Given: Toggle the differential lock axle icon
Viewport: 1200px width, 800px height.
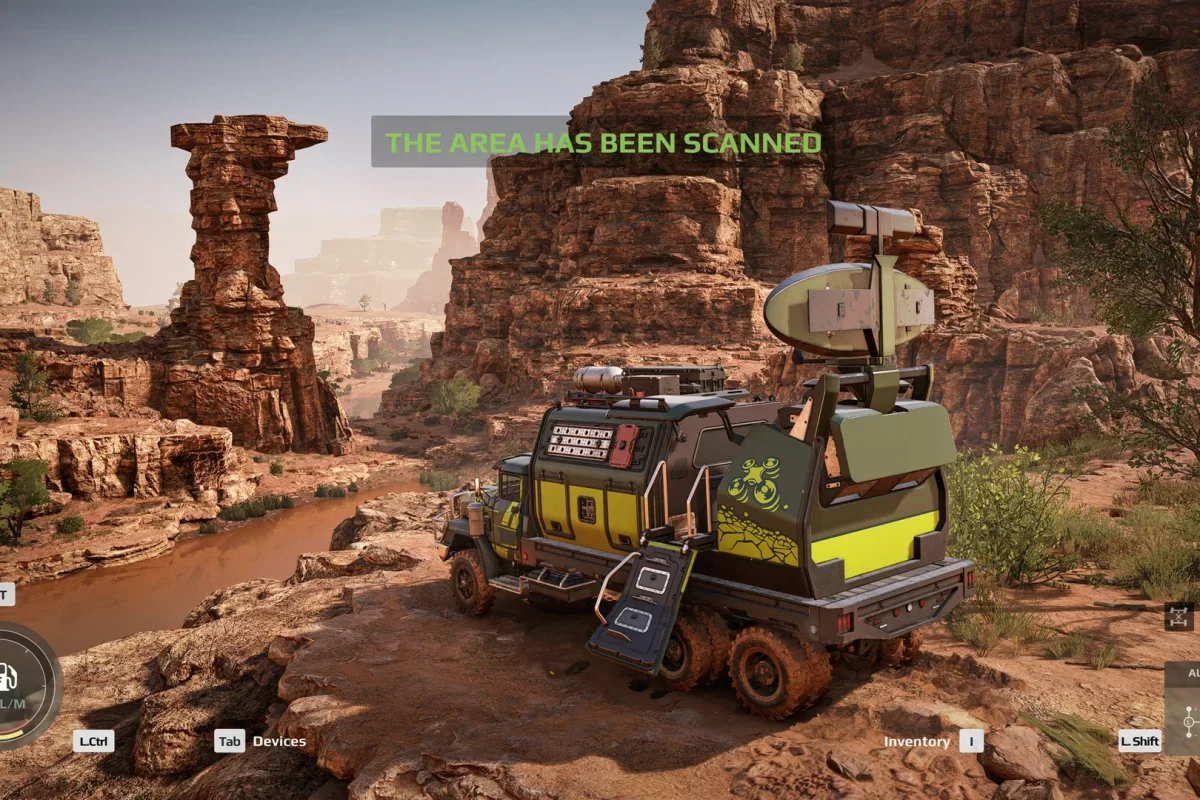Looking at the screenshot, I should pyautogui.click(x=1179, y=615).
